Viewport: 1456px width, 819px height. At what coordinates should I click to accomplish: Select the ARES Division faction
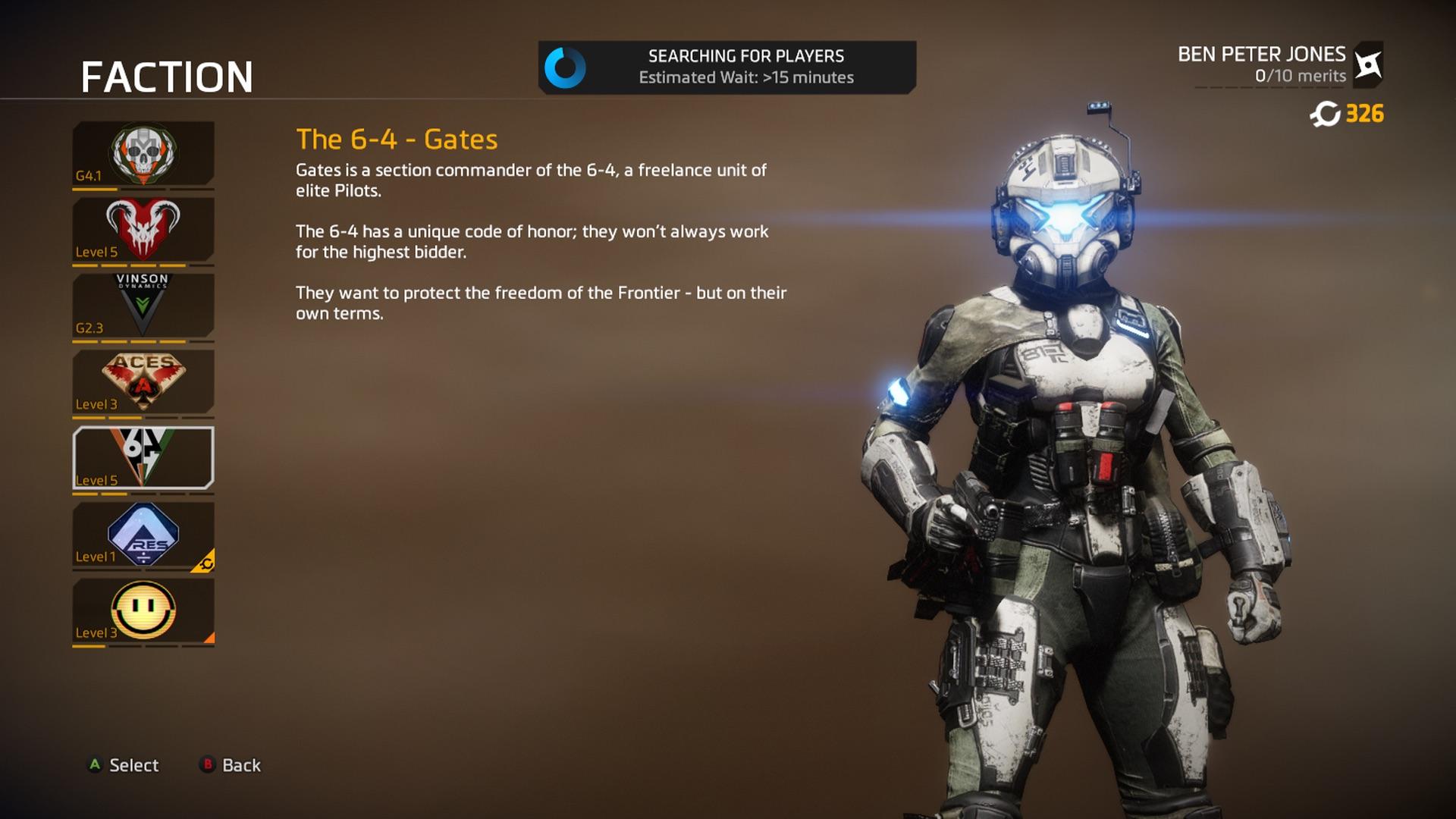(x=143, y=535)
